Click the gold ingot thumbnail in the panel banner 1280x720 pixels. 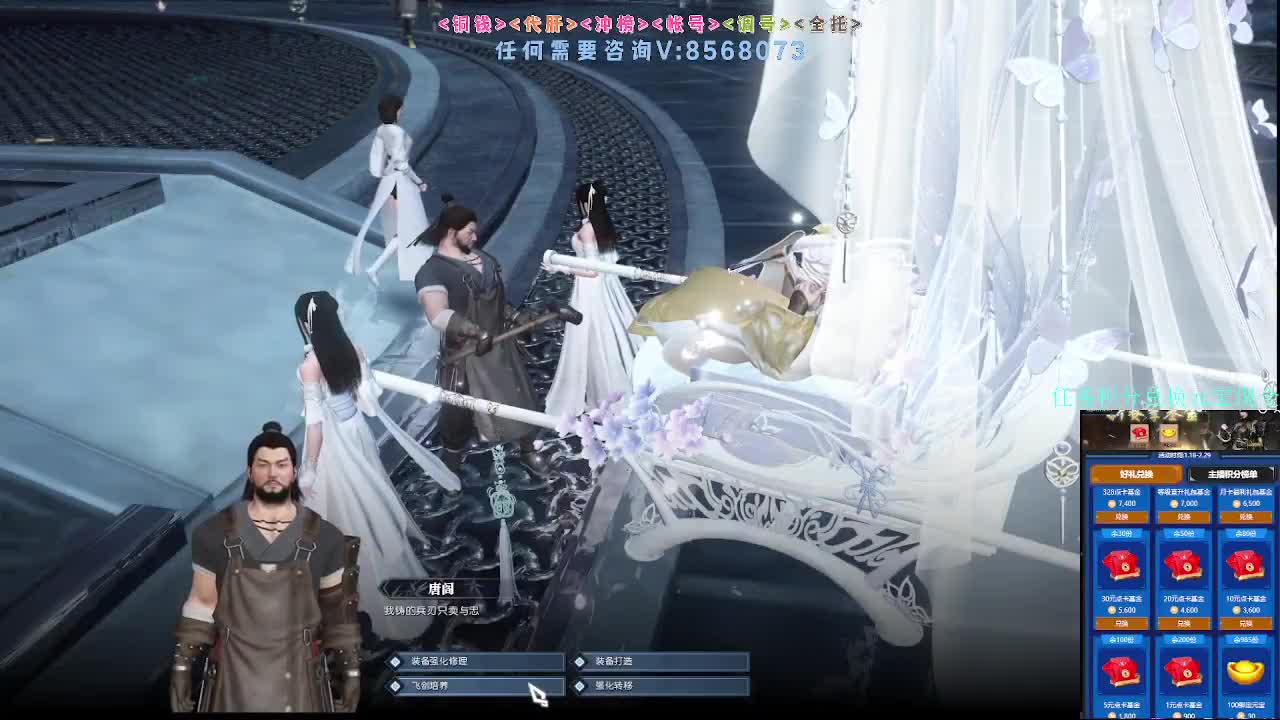(1168, 435)
